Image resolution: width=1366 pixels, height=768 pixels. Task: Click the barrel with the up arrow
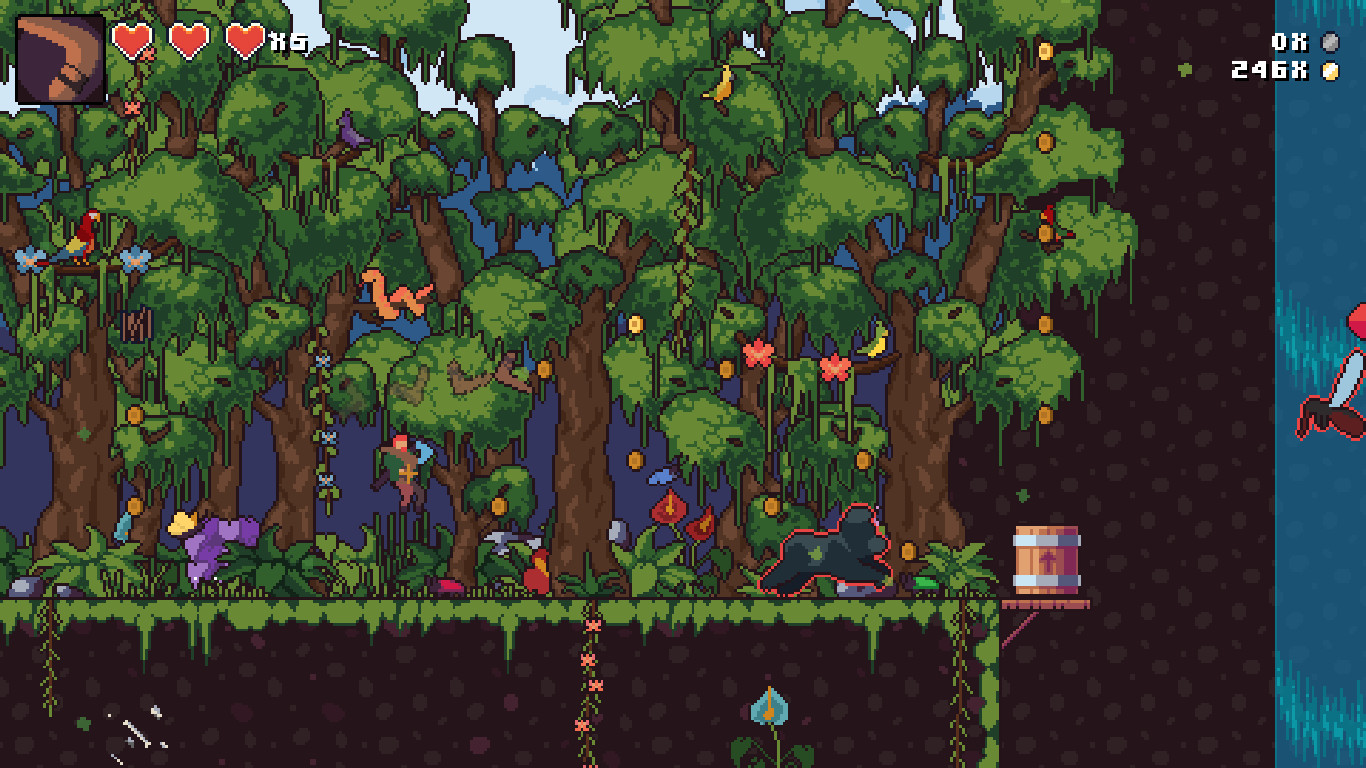[1046, 558]
